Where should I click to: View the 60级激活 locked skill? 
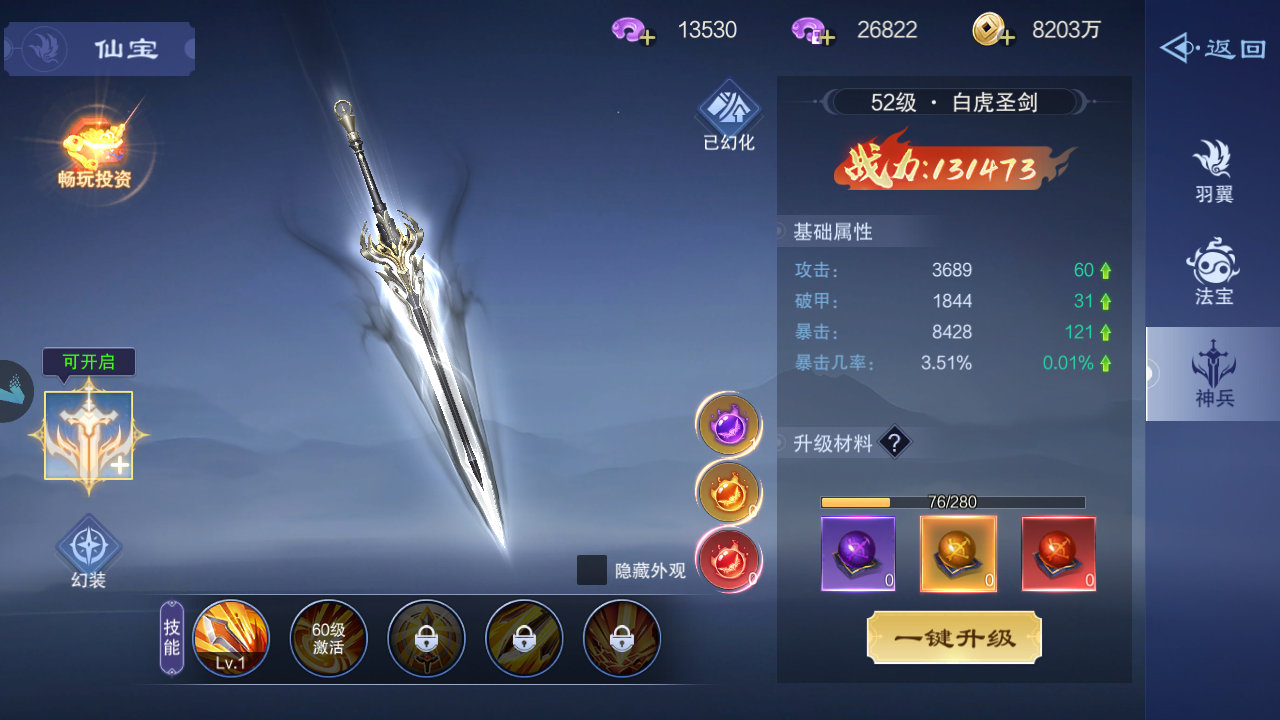[328, 638]
